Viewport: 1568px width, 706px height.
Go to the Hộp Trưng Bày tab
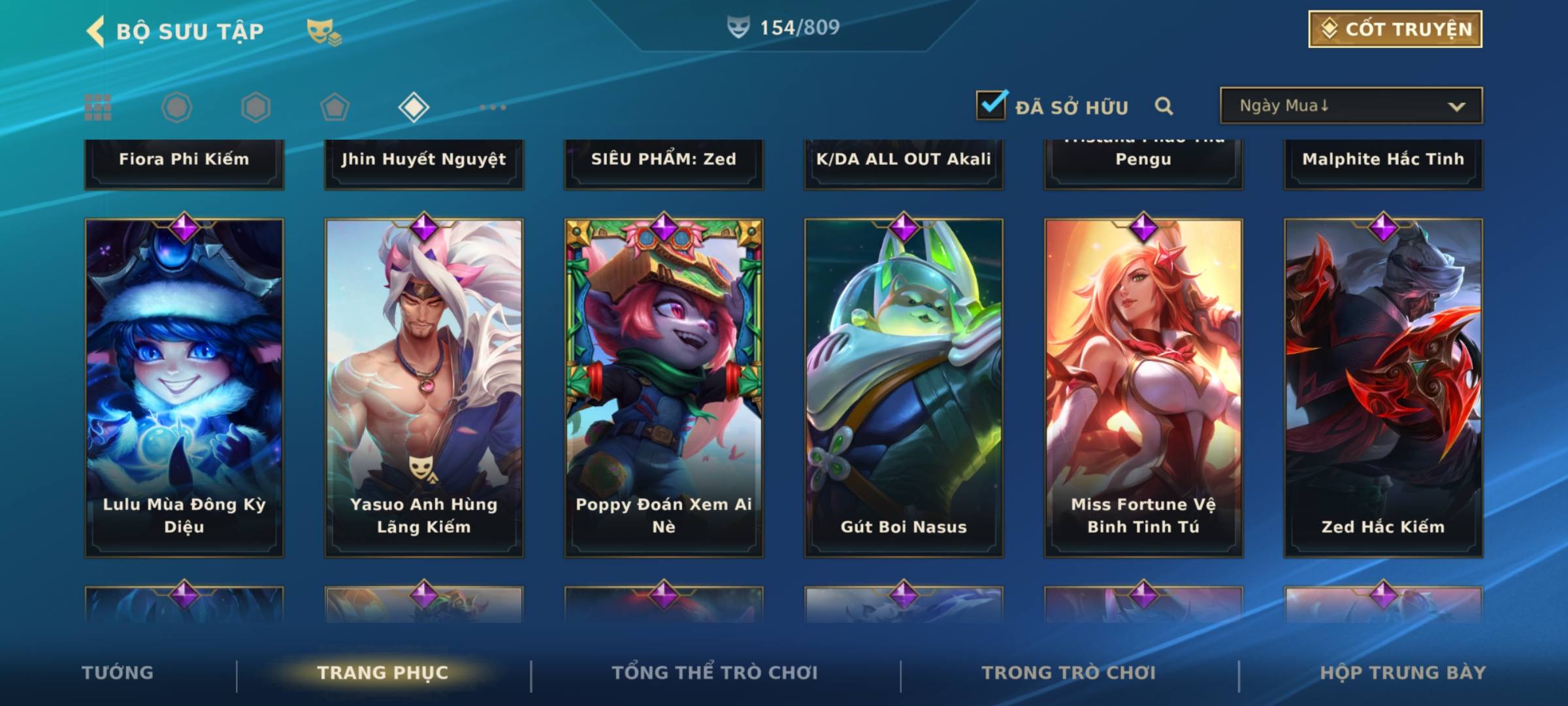[x=1403, y=673]
